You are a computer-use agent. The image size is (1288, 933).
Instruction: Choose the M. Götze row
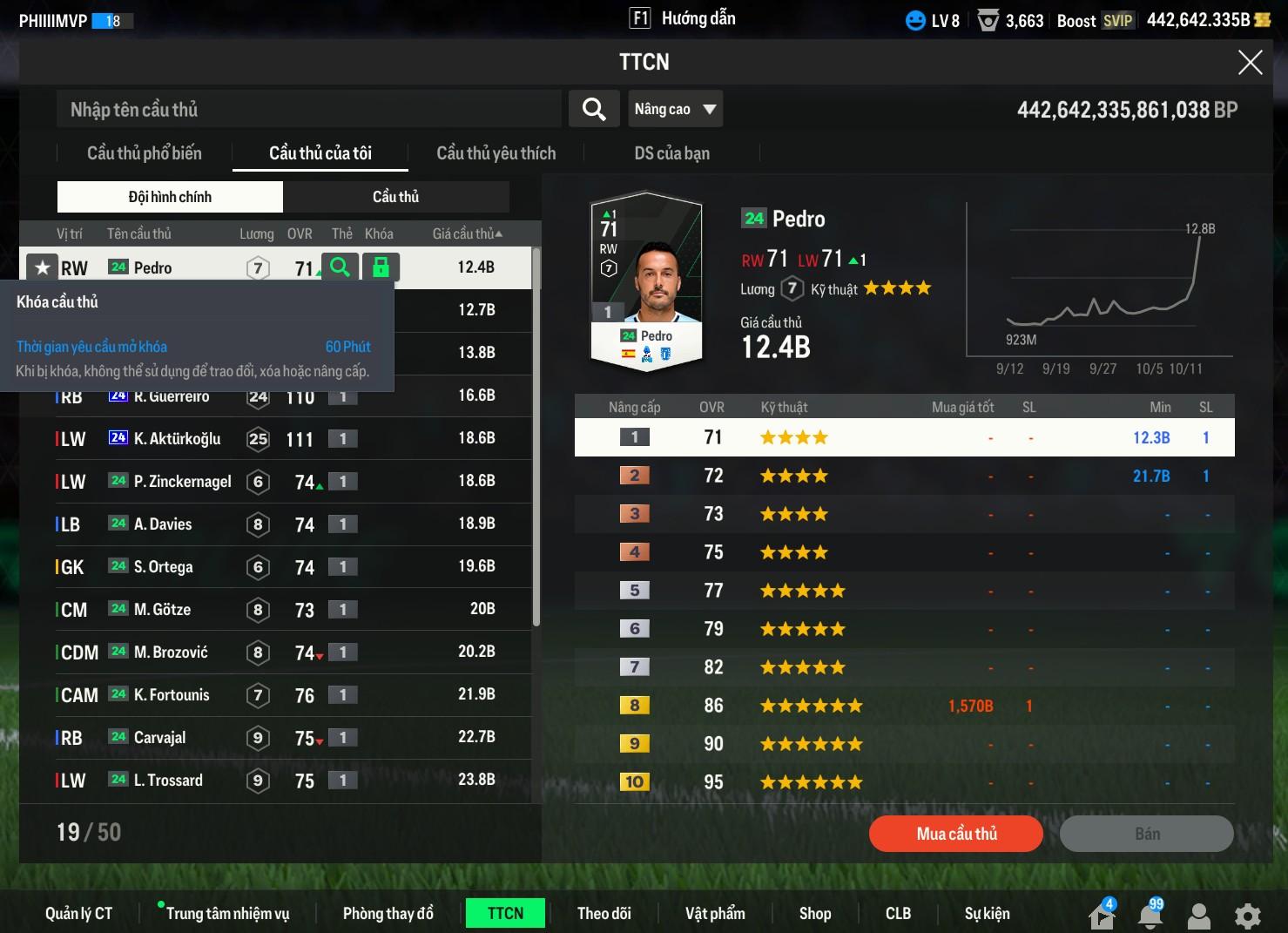click(x=162, y=610)
